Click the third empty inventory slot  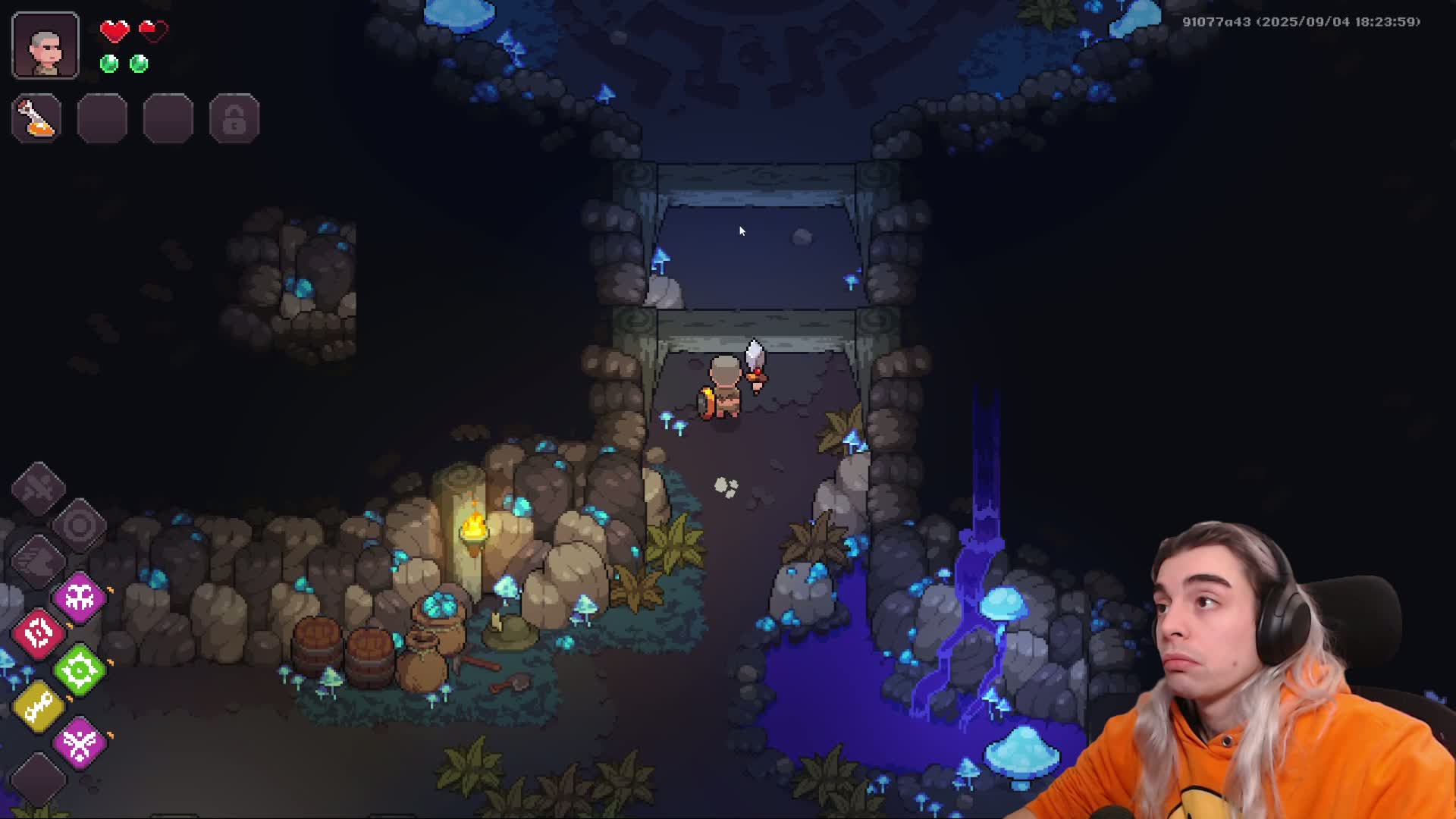(x=168, y=118)
